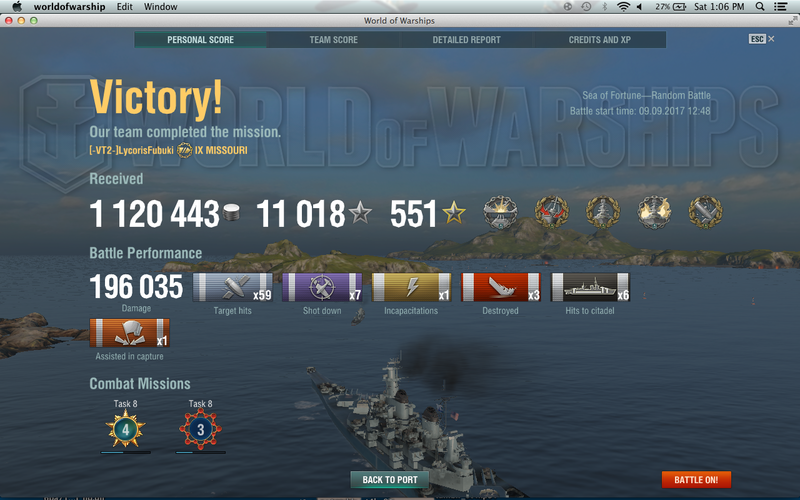Open the Window menu in the menu bar
Image resolution: width=800 pixels, height=500 pixels.
tap(161, 7)
